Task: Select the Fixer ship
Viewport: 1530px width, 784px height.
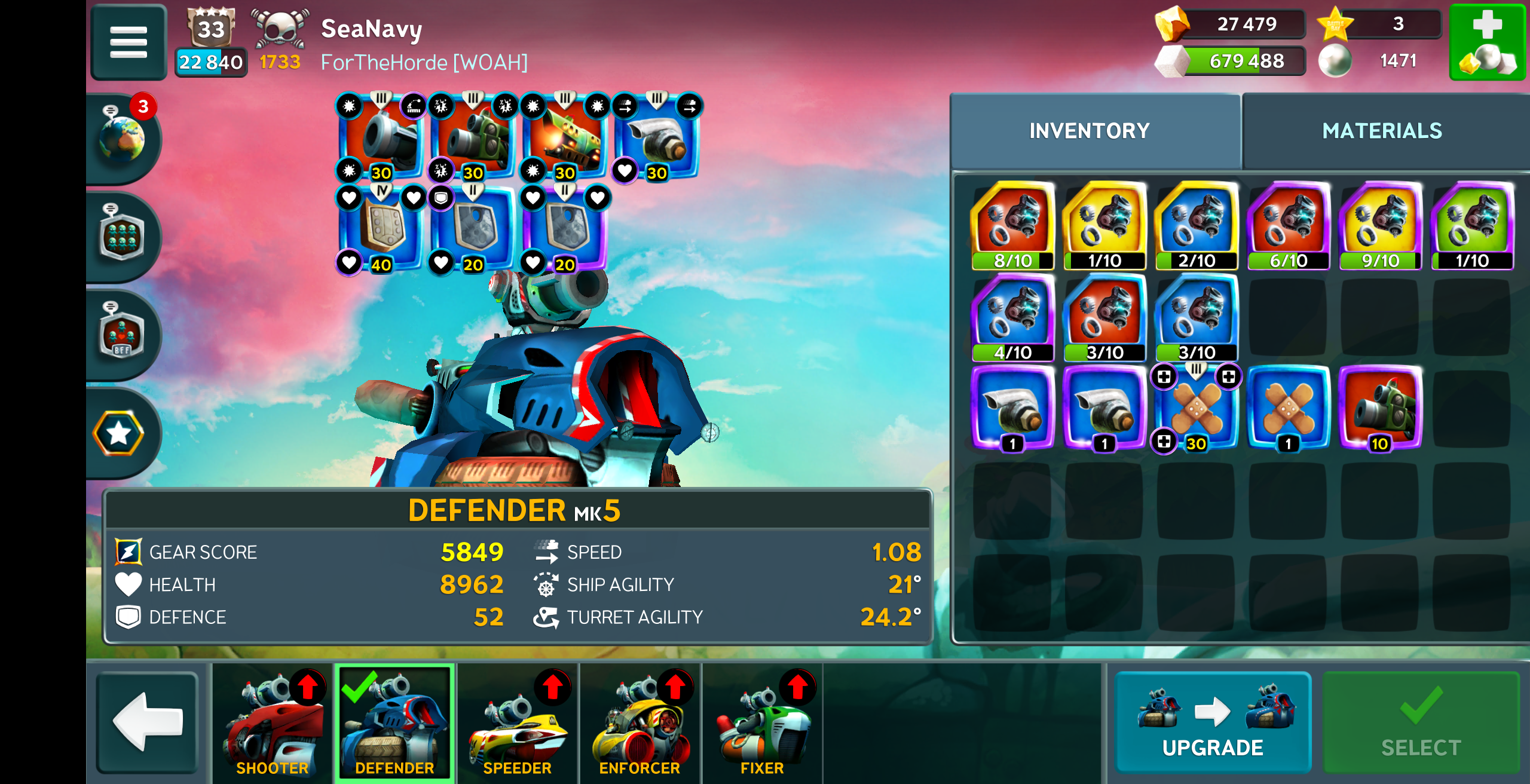Action: pyautogui.click(x=761, y=722)
